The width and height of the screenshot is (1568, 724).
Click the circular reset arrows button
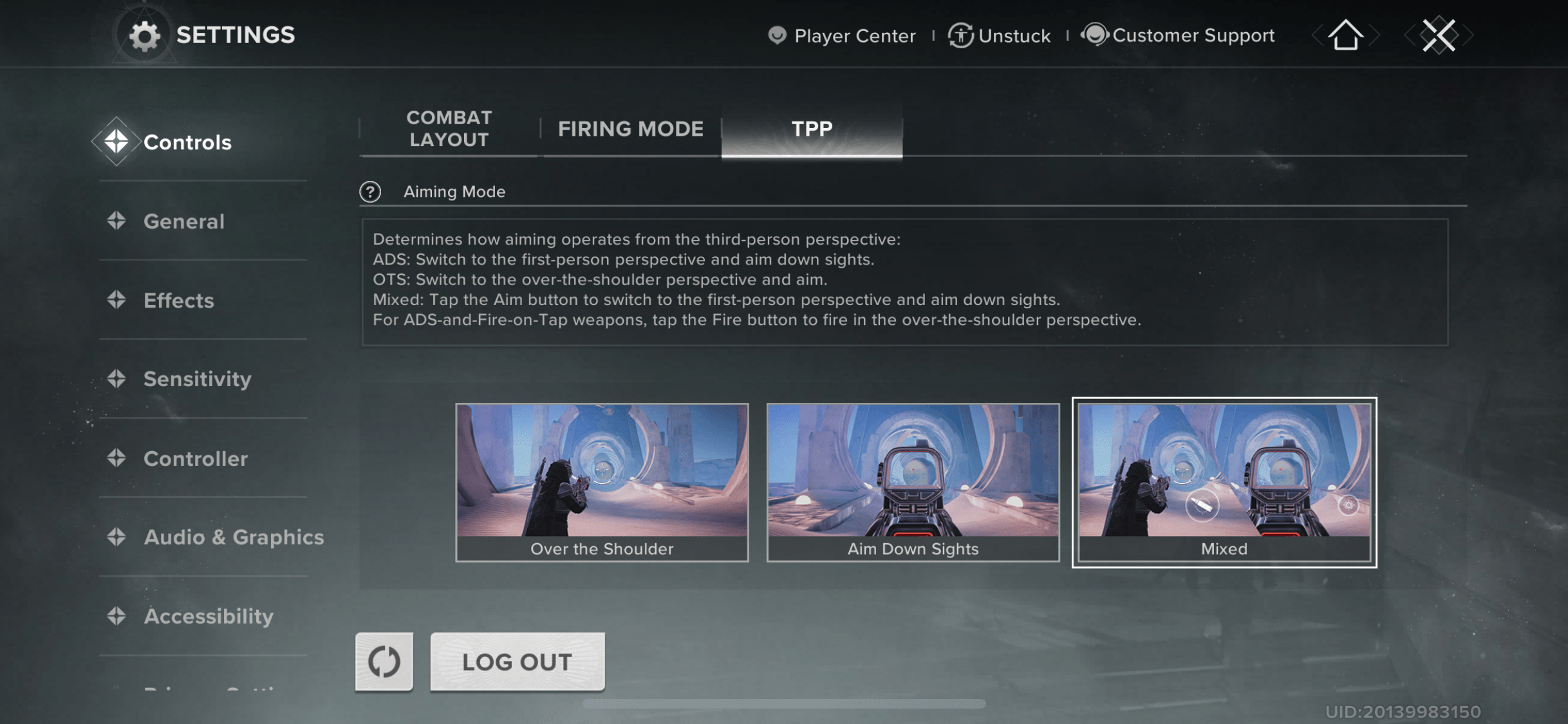pyautogui.click(x=384, y=662)
